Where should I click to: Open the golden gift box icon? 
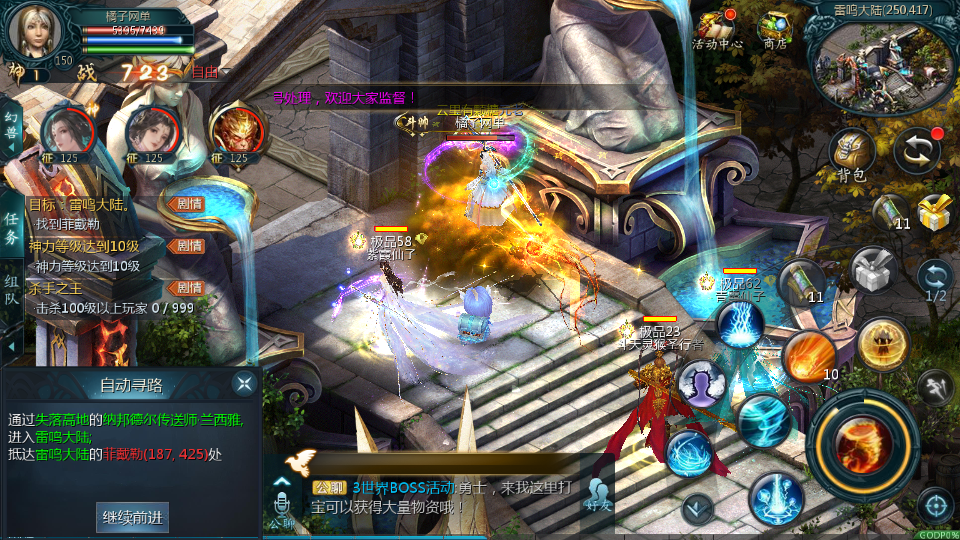[936, 212]
